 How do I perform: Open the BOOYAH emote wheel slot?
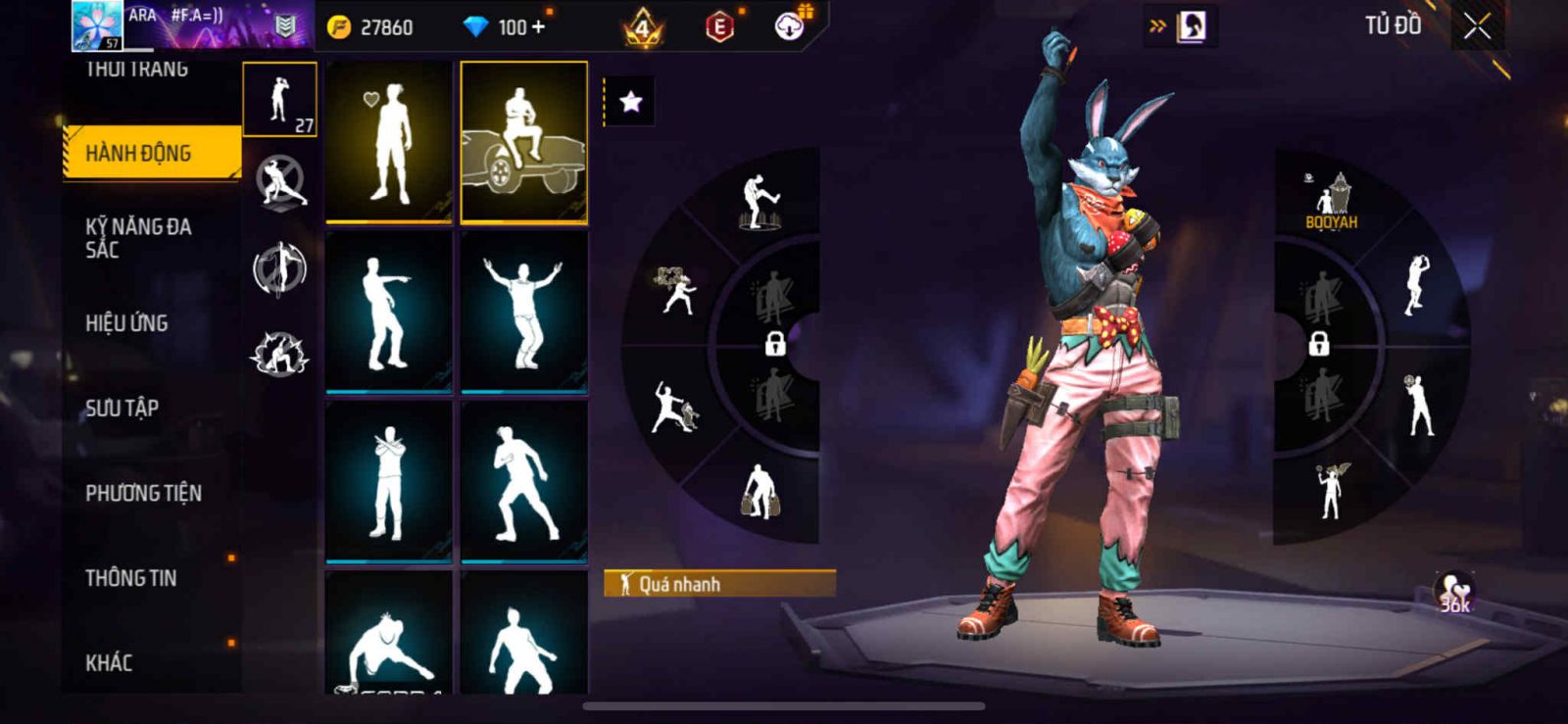click(1331, 201)
